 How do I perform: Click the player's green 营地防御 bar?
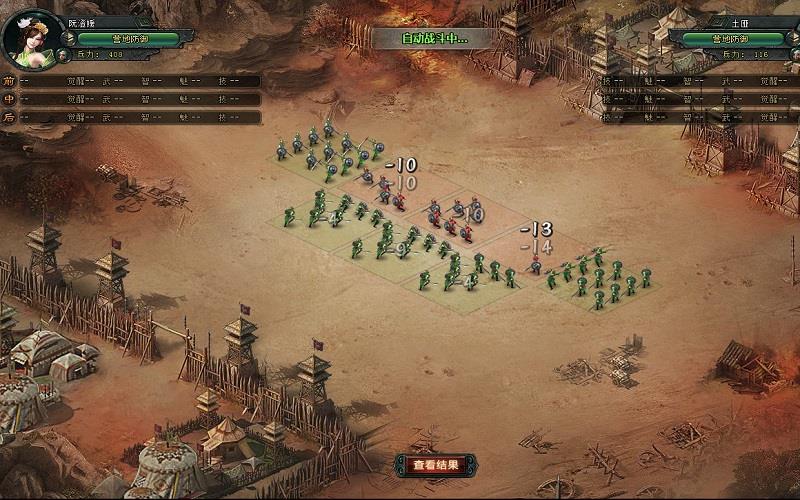[x=122, y=39]
